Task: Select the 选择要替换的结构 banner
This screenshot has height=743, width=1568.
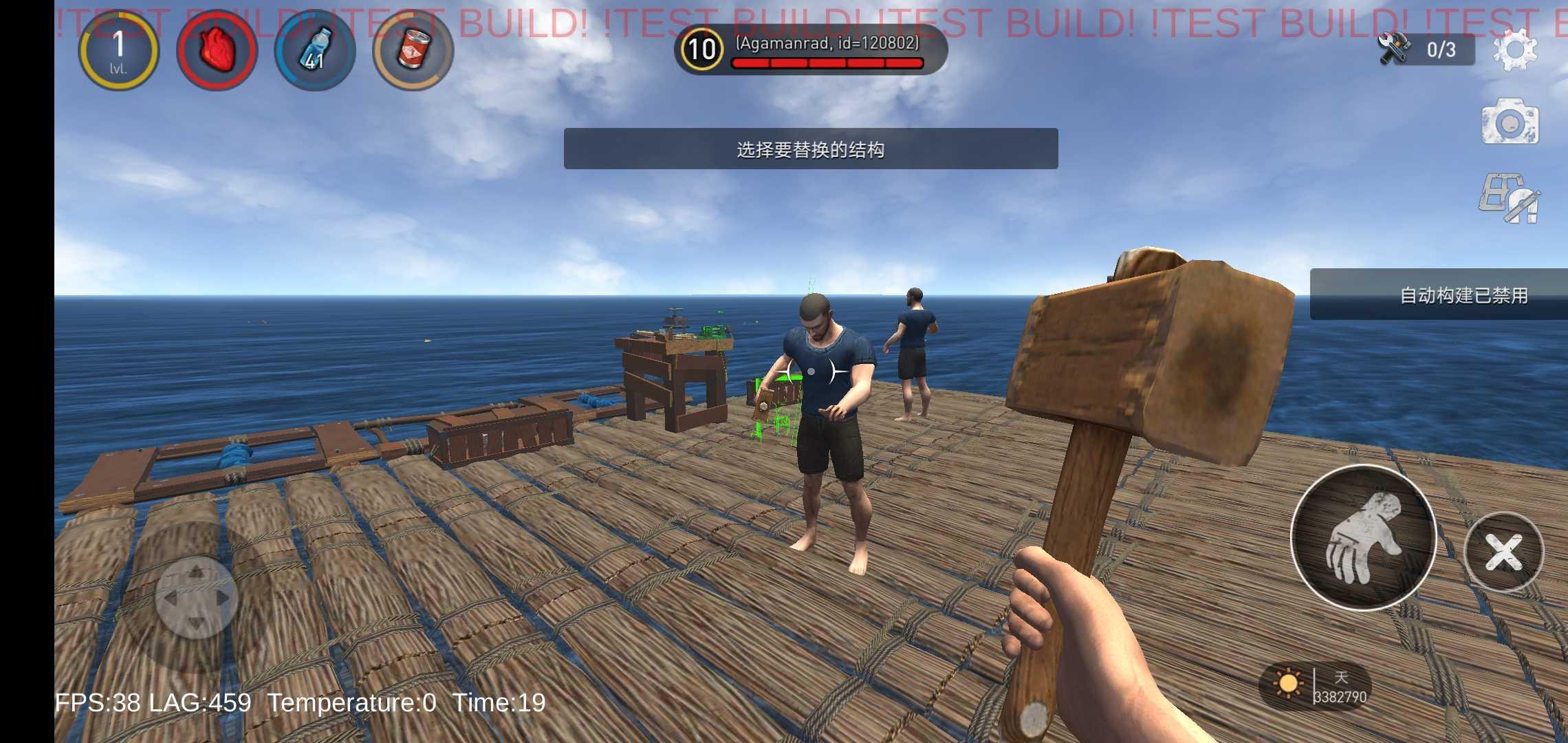Action: (x=810, y=150)
